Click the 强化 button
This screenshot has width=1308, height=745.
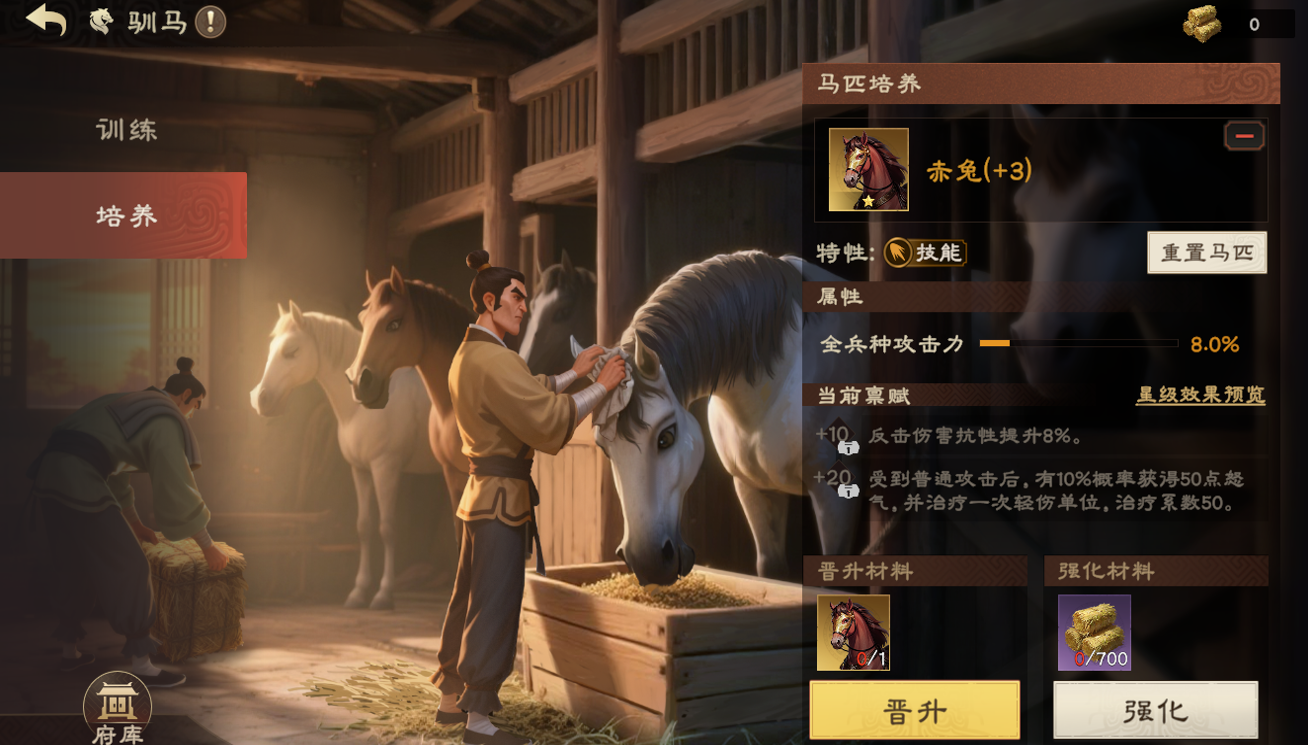point(1155,710)
